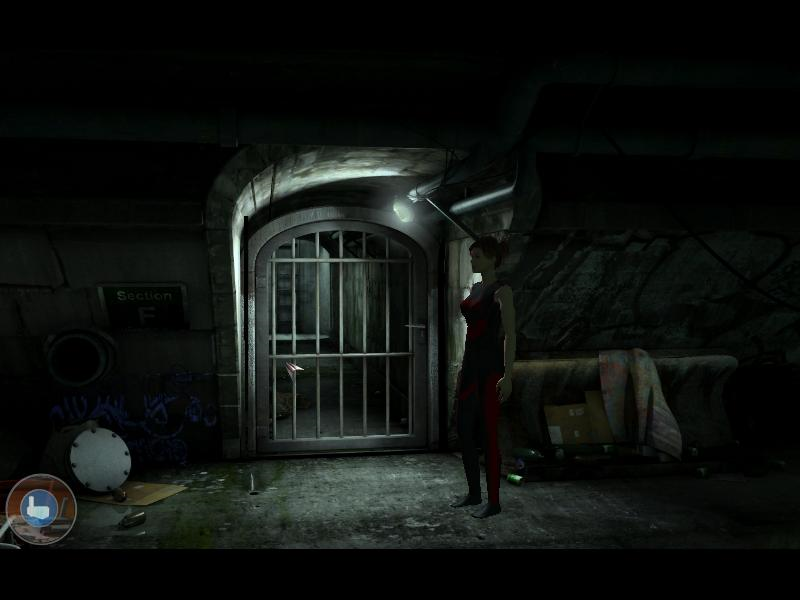Click the round blue hand icon
The height and width of the screenshot is (600, 800).
40,508
